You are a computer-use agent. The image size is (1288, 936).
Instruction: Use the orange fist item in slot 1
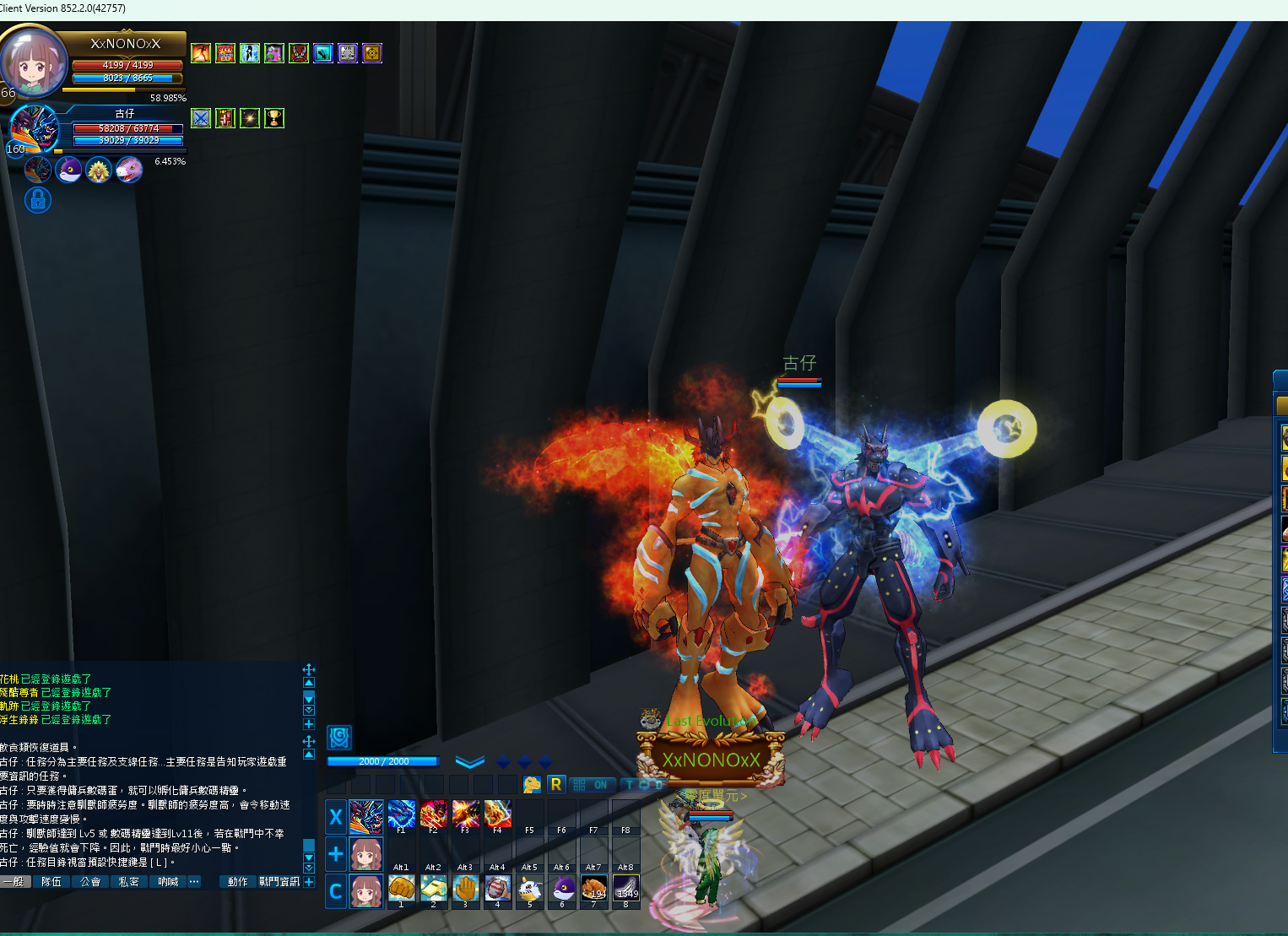(401, 888)
